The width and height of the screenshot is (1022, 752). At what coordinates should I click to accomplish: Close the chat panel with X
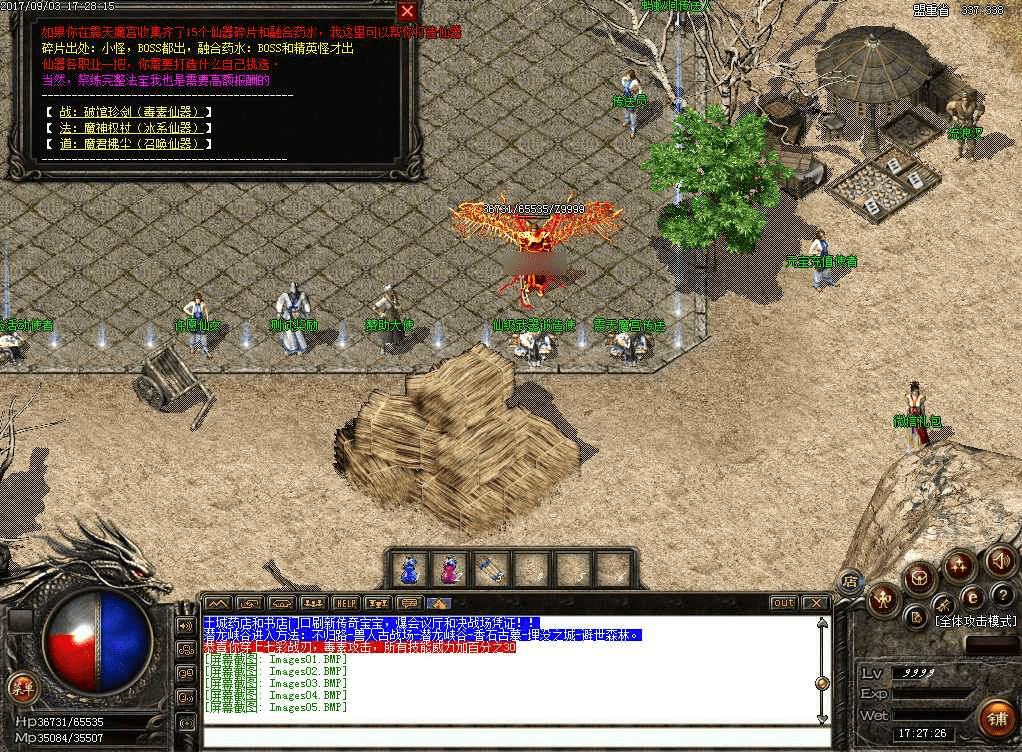pos(815,603)
